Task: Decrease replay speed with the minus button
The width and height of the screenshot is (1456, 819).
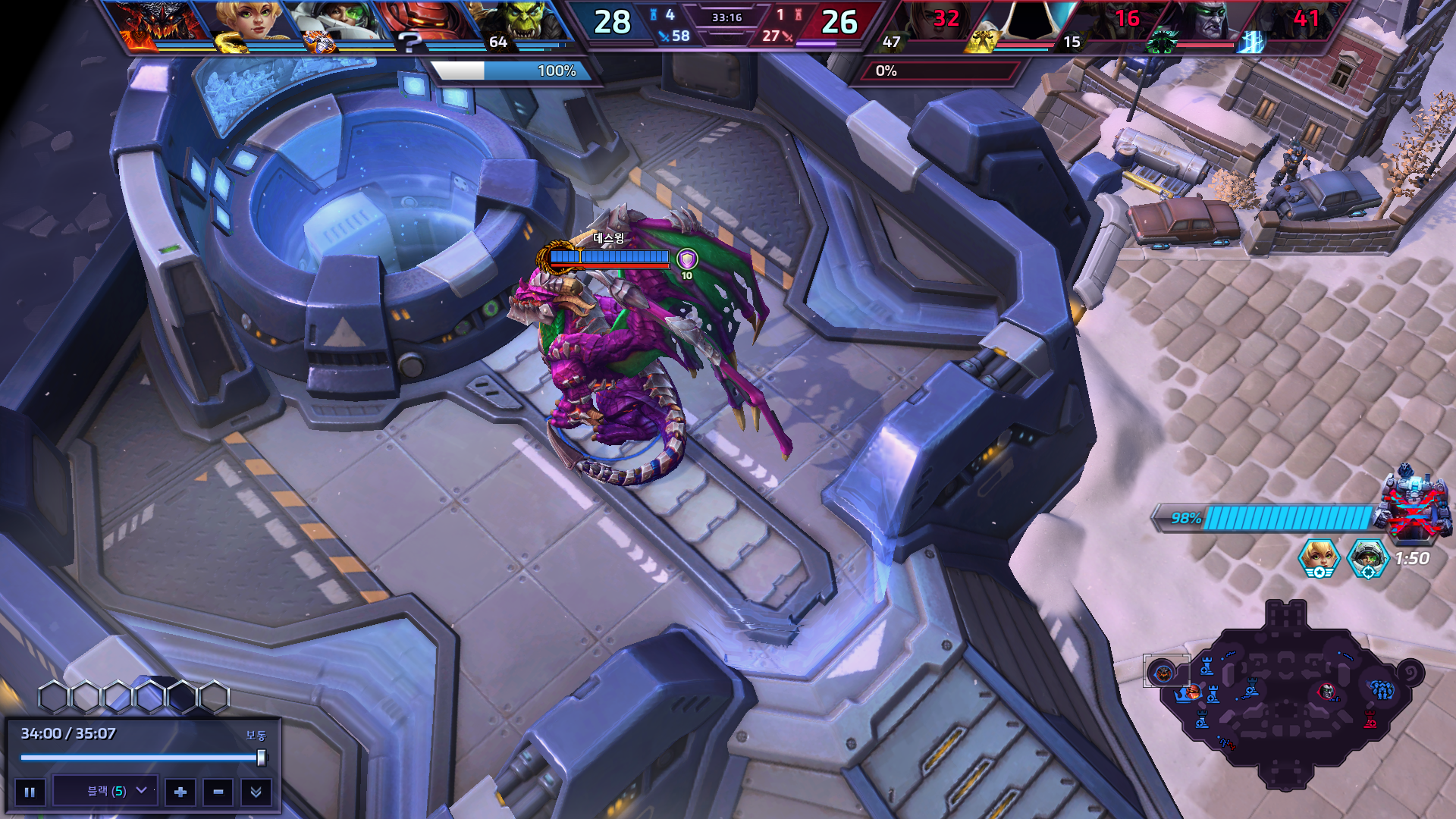Action: point(218,792)
